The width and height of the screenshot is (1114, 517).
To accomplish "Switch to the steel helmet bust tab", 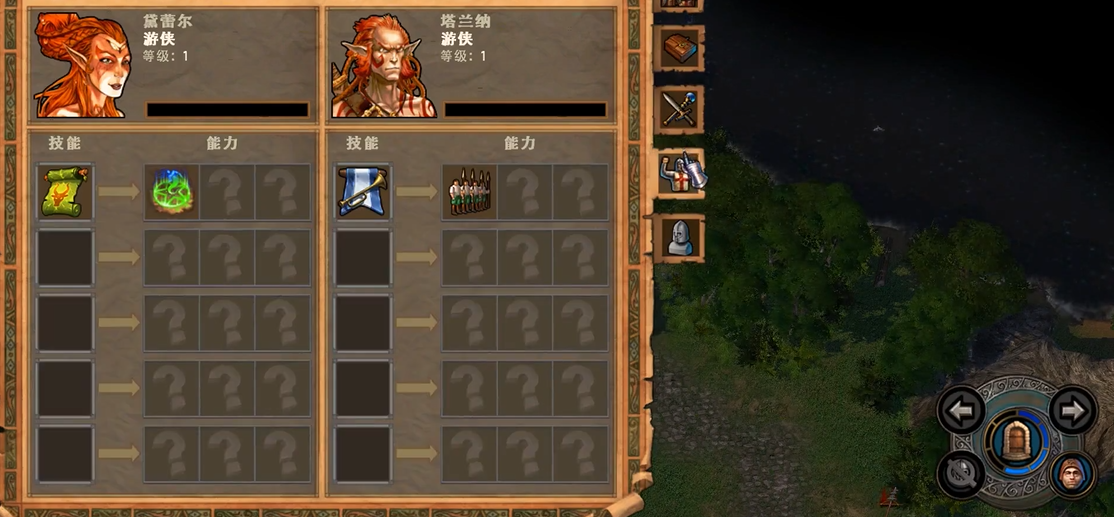I will [680, 237].
